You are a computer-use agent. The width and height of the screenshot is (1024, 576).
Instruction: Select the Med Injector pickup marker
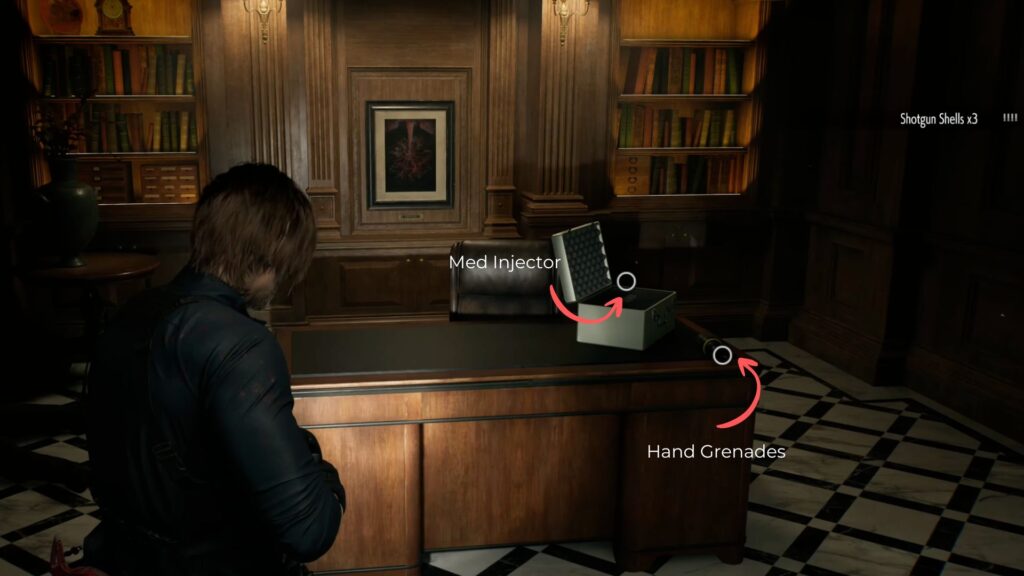coord(626,281)
